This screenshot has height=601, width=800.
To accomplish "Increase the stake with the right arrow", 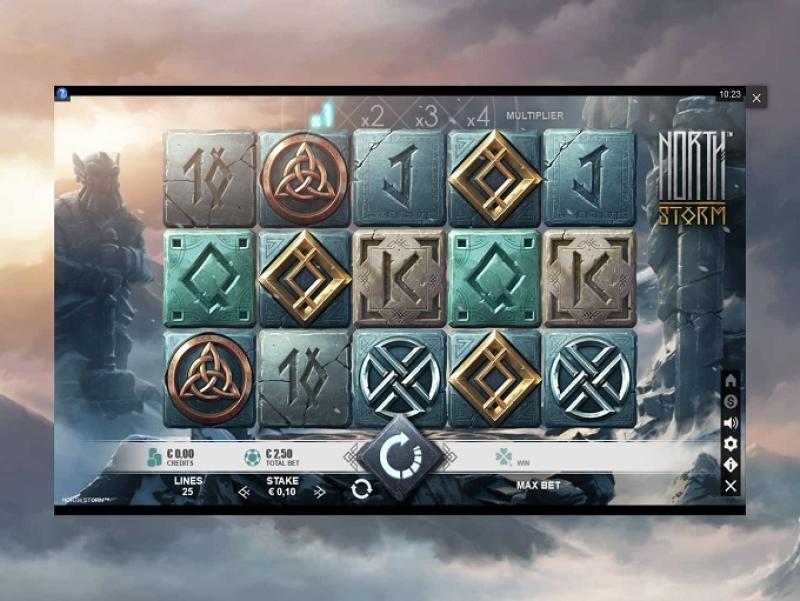I will 319,491.
